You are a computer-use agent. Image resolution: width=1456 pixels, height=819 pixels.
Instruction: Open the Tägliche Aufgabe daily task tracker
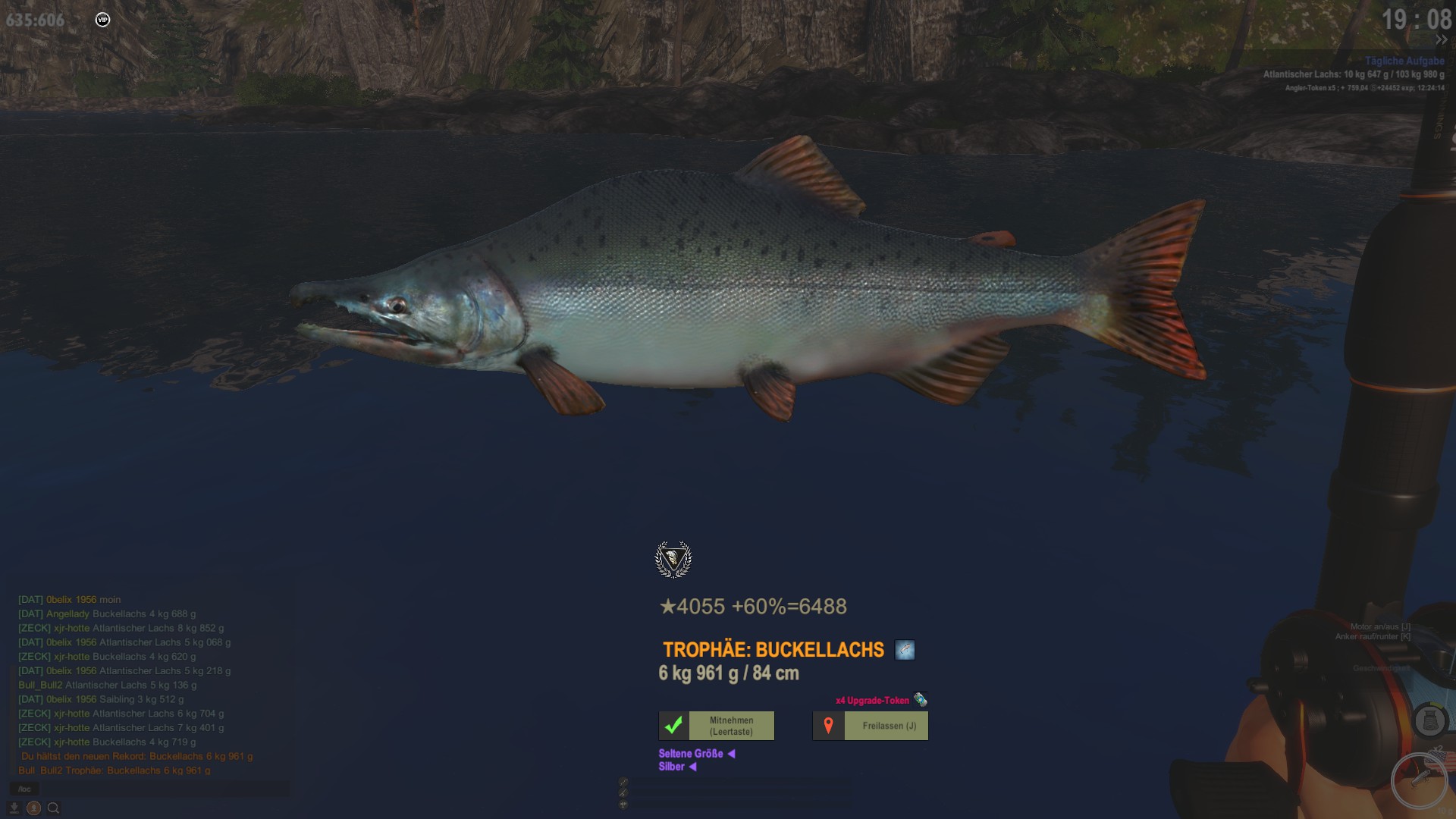pyautogui.click(x=1404, y=61)
